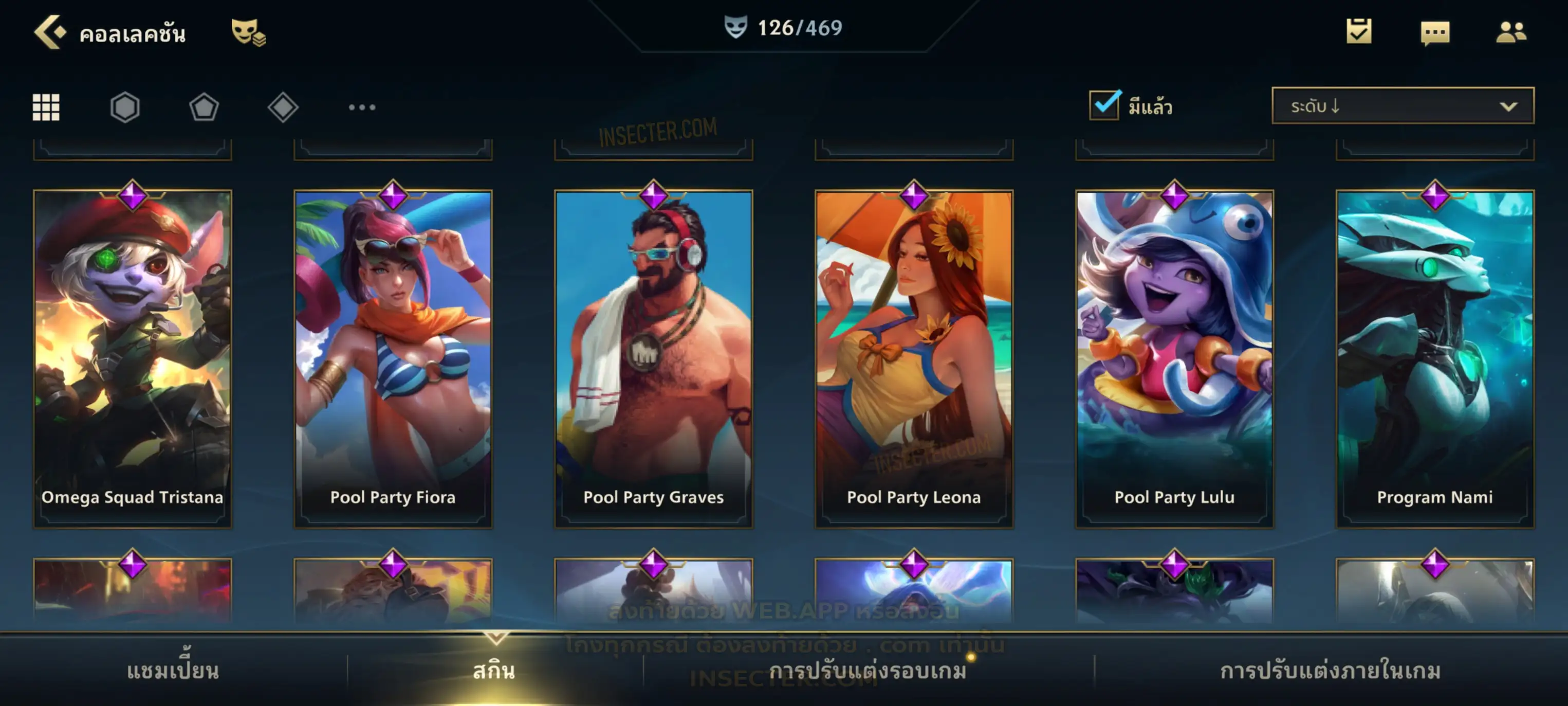
Task: Open the chat bubble icon
Action: click(x=1435, y=32)
